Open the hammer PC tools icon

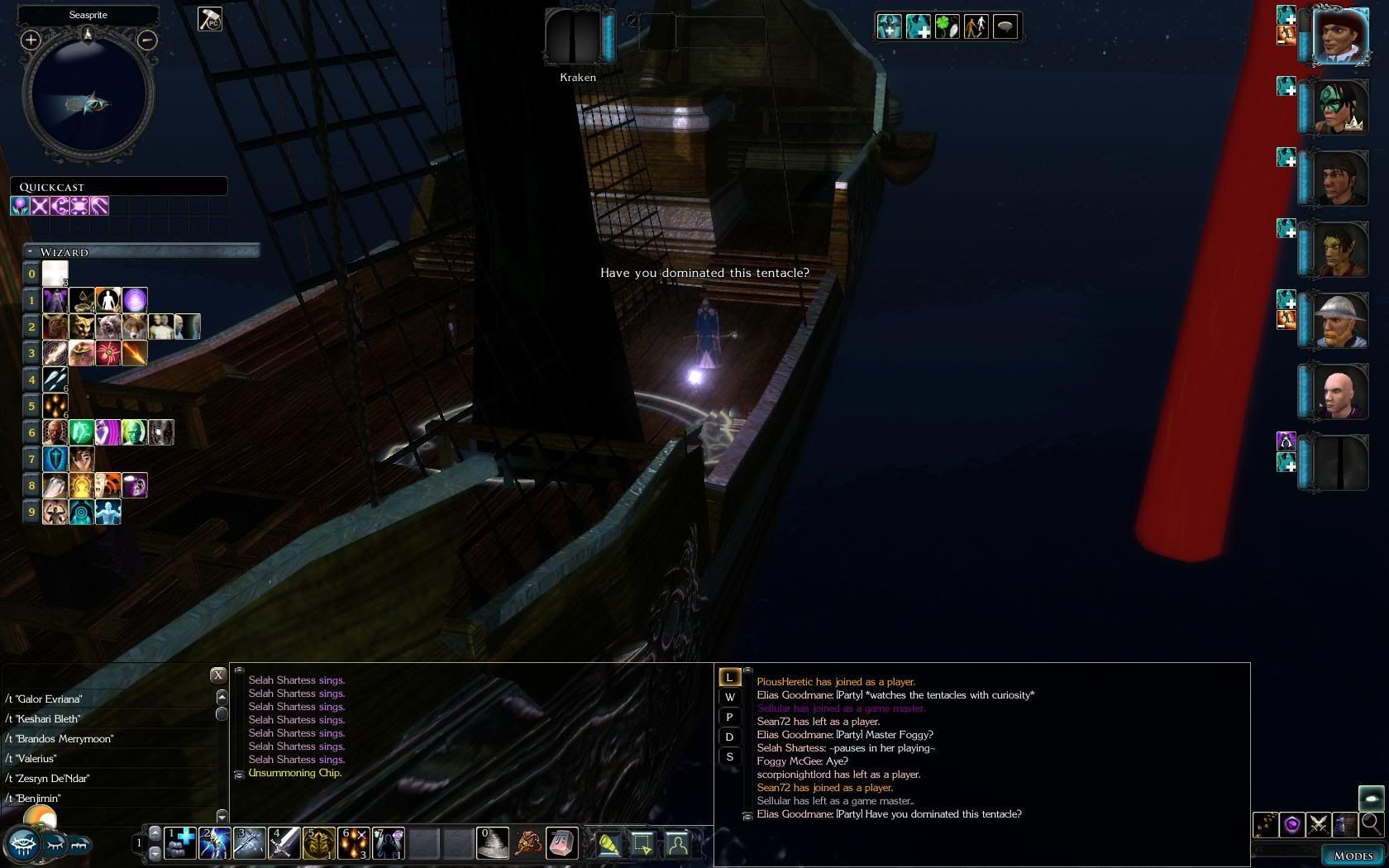pyautogui.click(x=209, y=19)
